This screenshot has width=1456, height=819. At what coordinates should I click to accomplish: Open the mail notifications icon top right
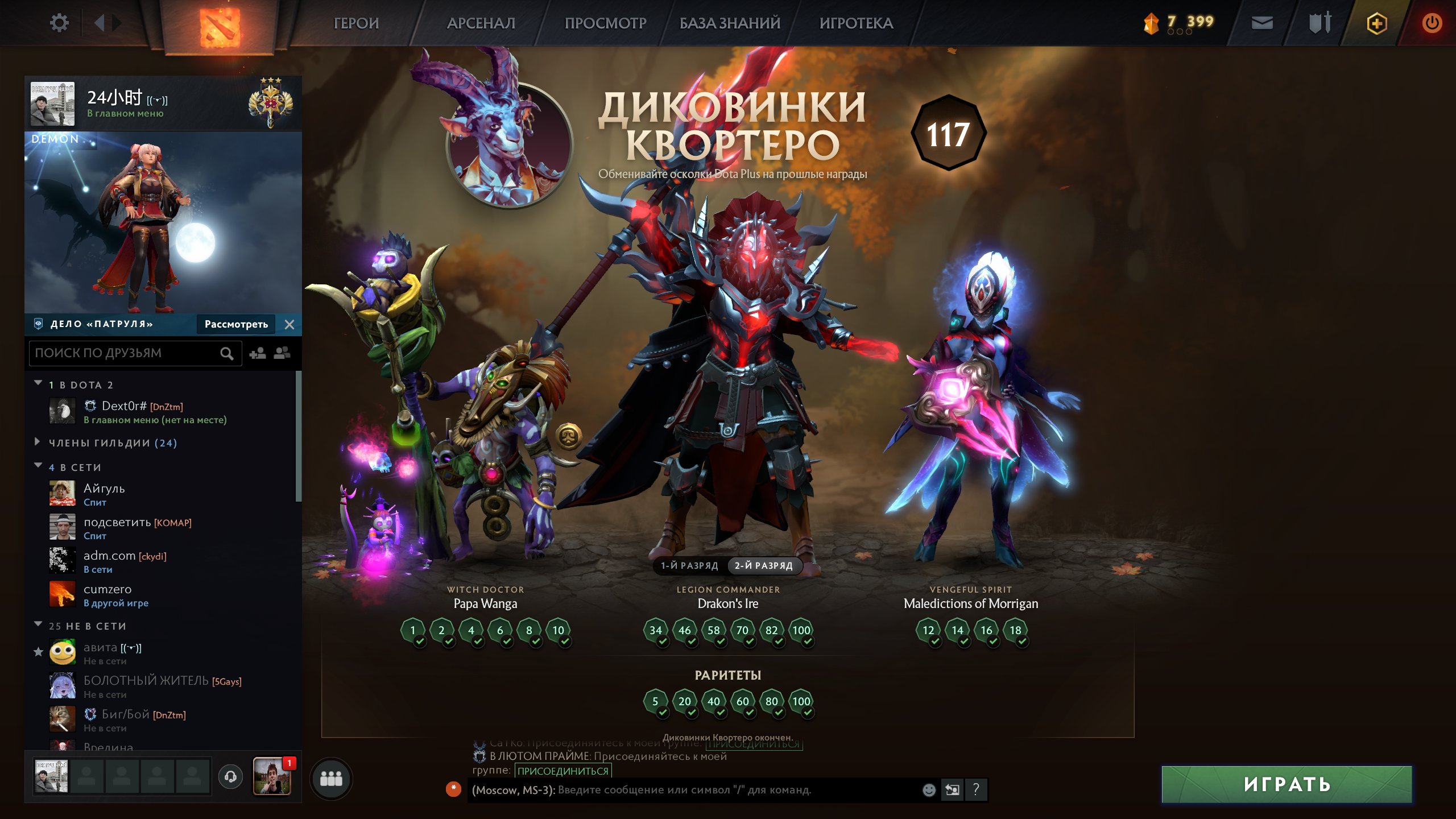click(x=1261, y=24)
